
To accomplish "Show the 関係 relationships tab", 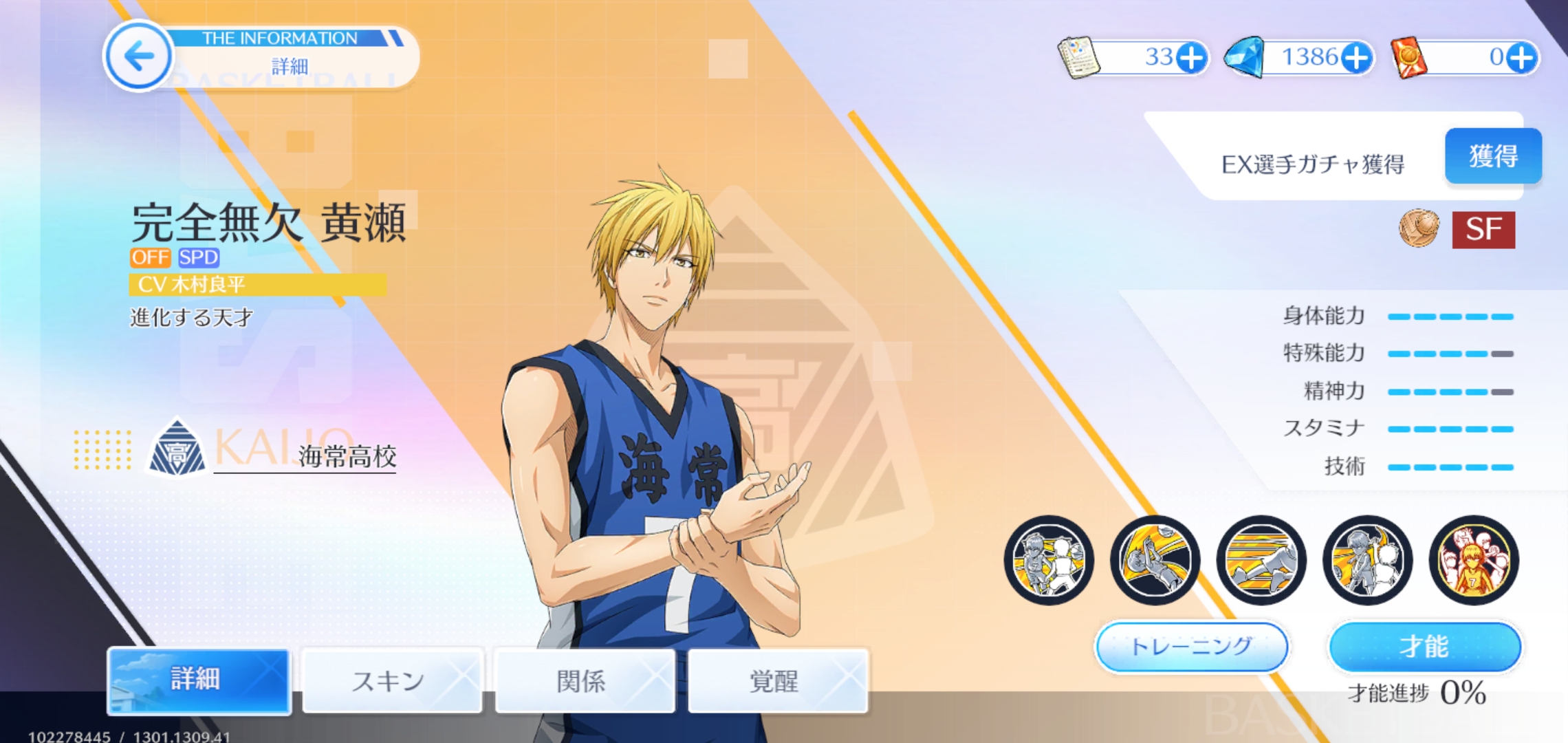I will click(584, 680).
